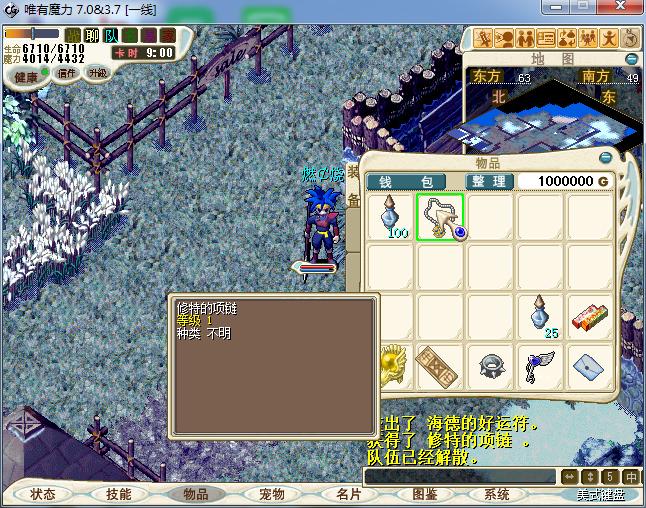646x508 pixels.
Task: Close the 物品 inventory window
Action: pyautogui.click(x=604, y=159)
